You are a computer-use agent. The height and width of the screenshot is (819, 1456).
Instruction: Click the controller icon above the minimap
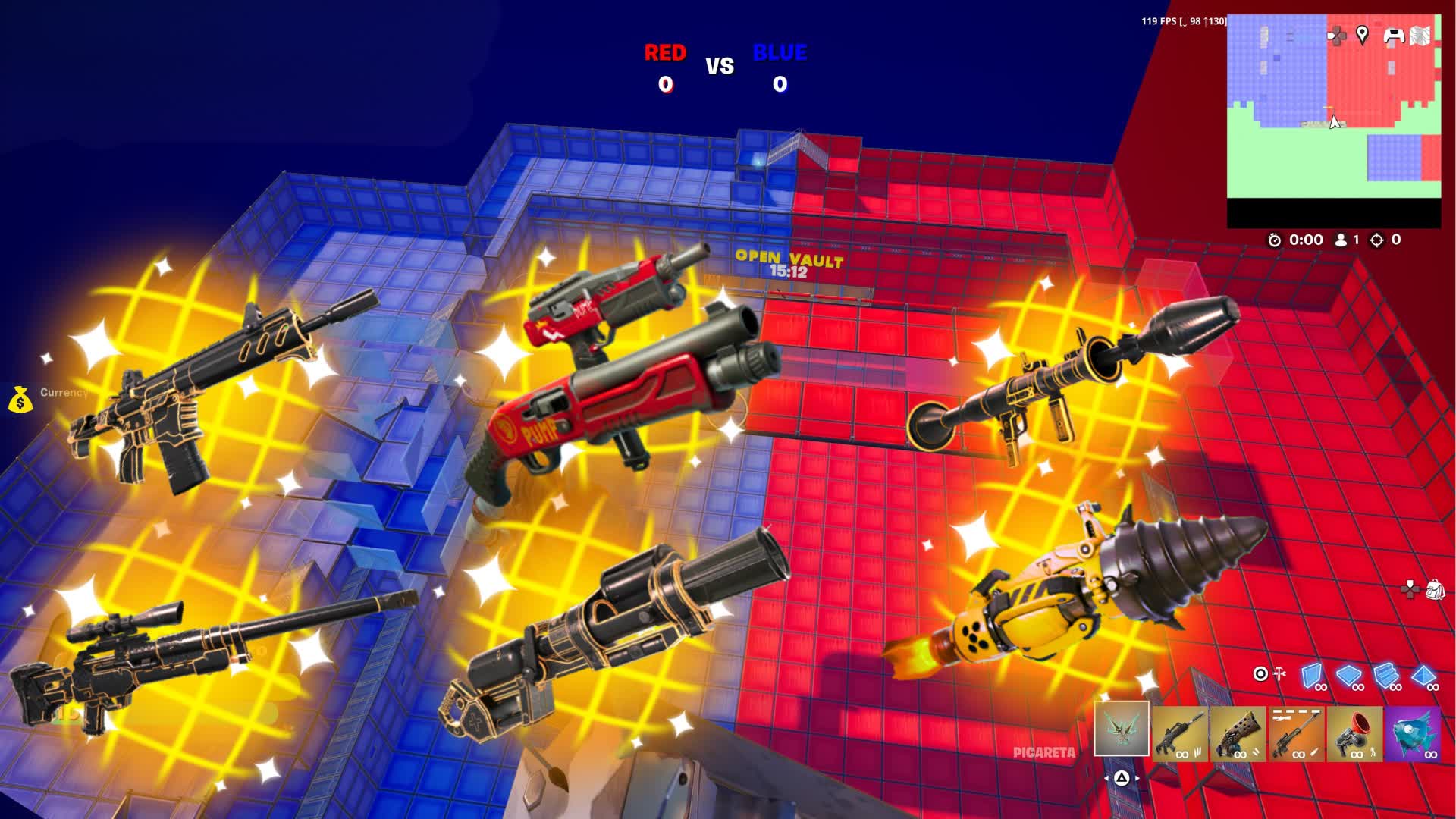(x=1394, y=34)
